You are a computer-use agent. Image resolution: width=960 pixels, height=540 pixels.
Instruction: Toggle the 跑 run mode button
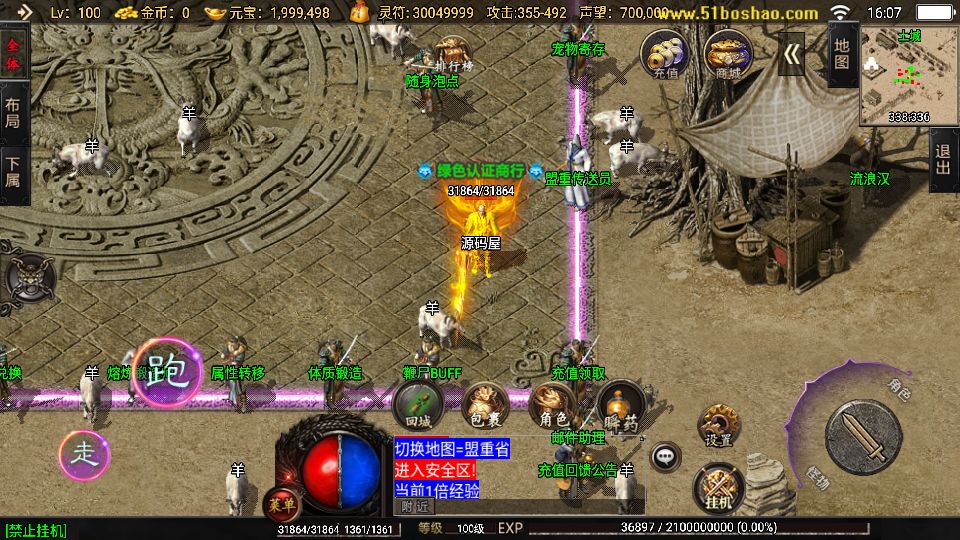(167, 373)
